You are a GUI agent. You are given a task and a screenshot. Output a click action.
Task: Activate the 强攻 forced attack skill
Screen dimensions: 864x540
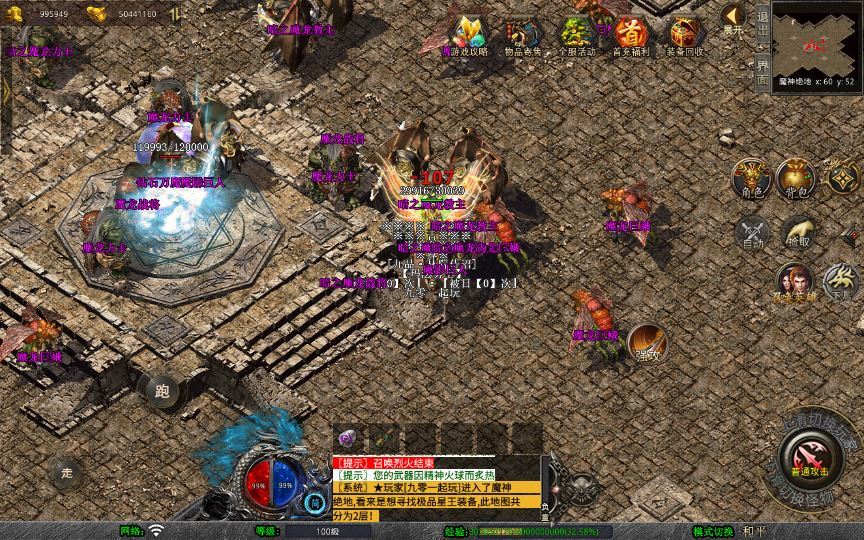tap(647, 343)
